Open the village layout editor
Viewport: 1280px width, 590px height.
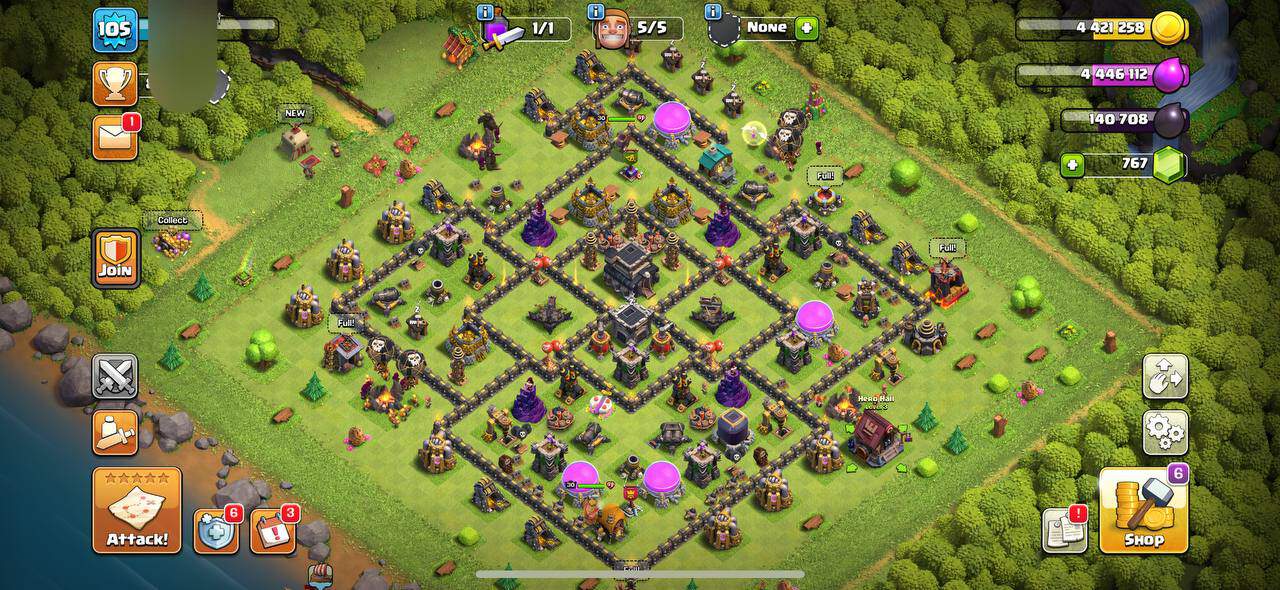click(x=1165, y=376)
